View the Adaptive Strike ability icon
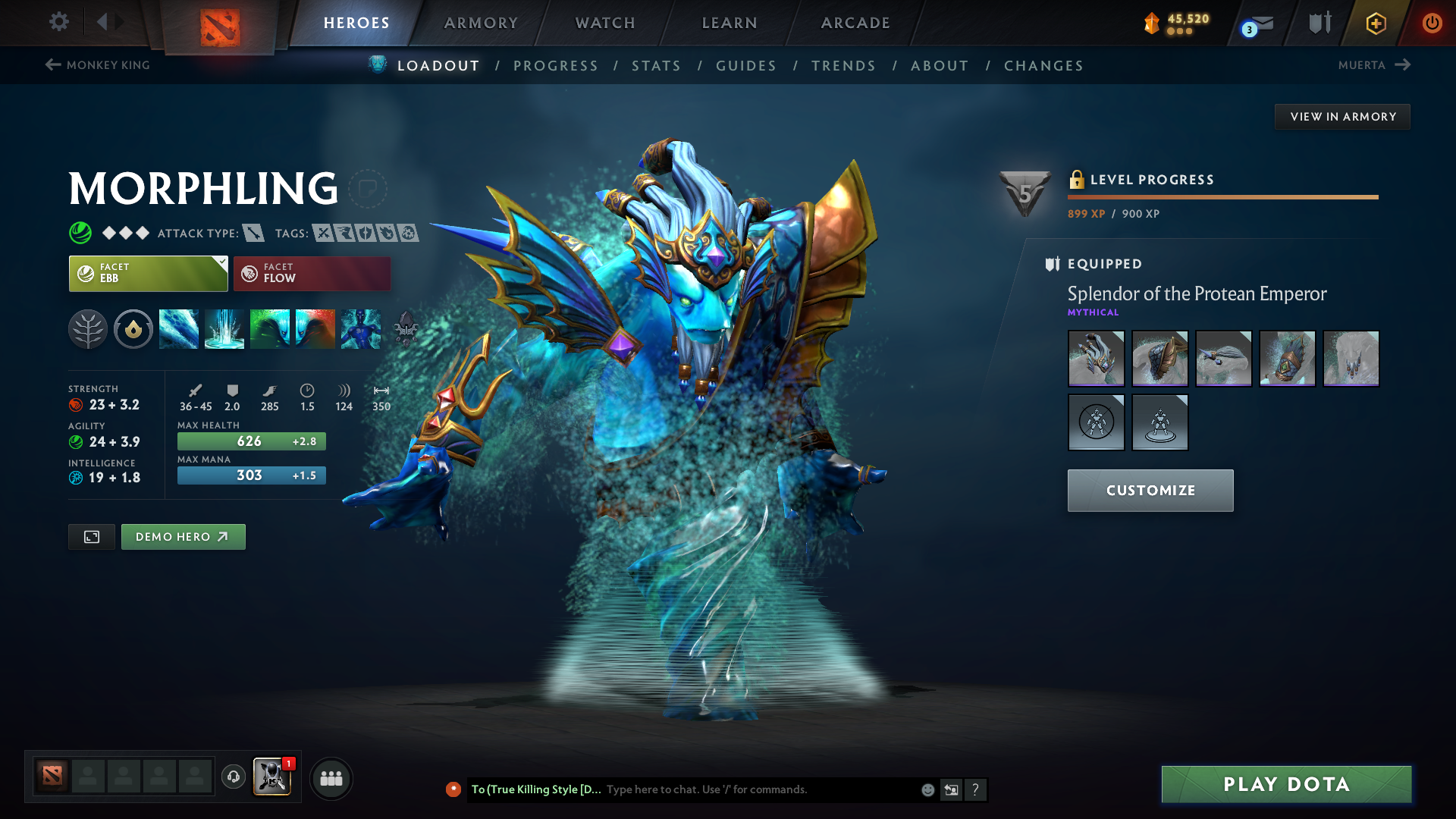Viewport: 1456px width, 819px height. click(224, 328)
